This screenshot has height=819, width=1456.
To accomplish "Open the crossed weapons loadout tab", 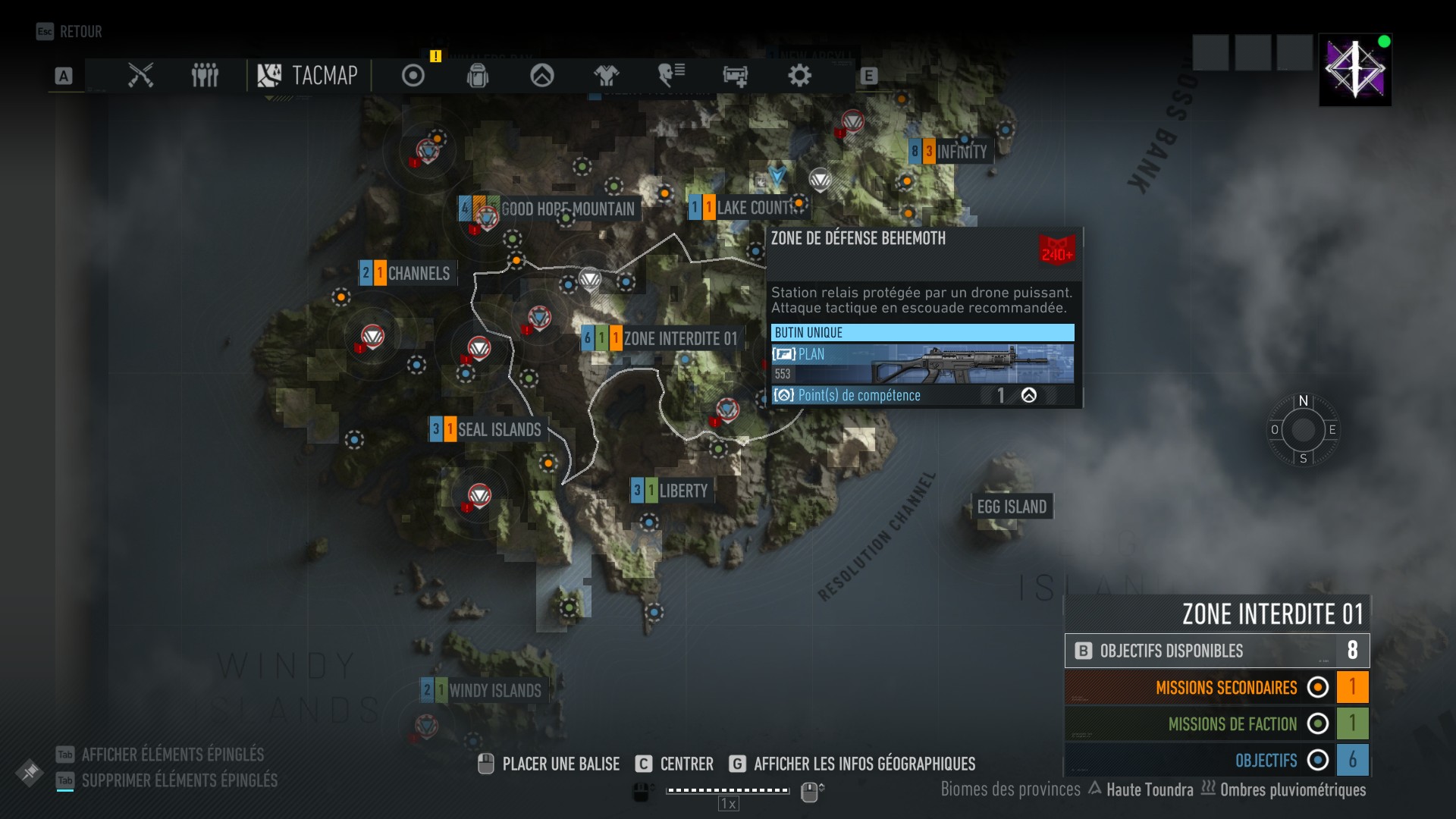I will pos(141,76).
